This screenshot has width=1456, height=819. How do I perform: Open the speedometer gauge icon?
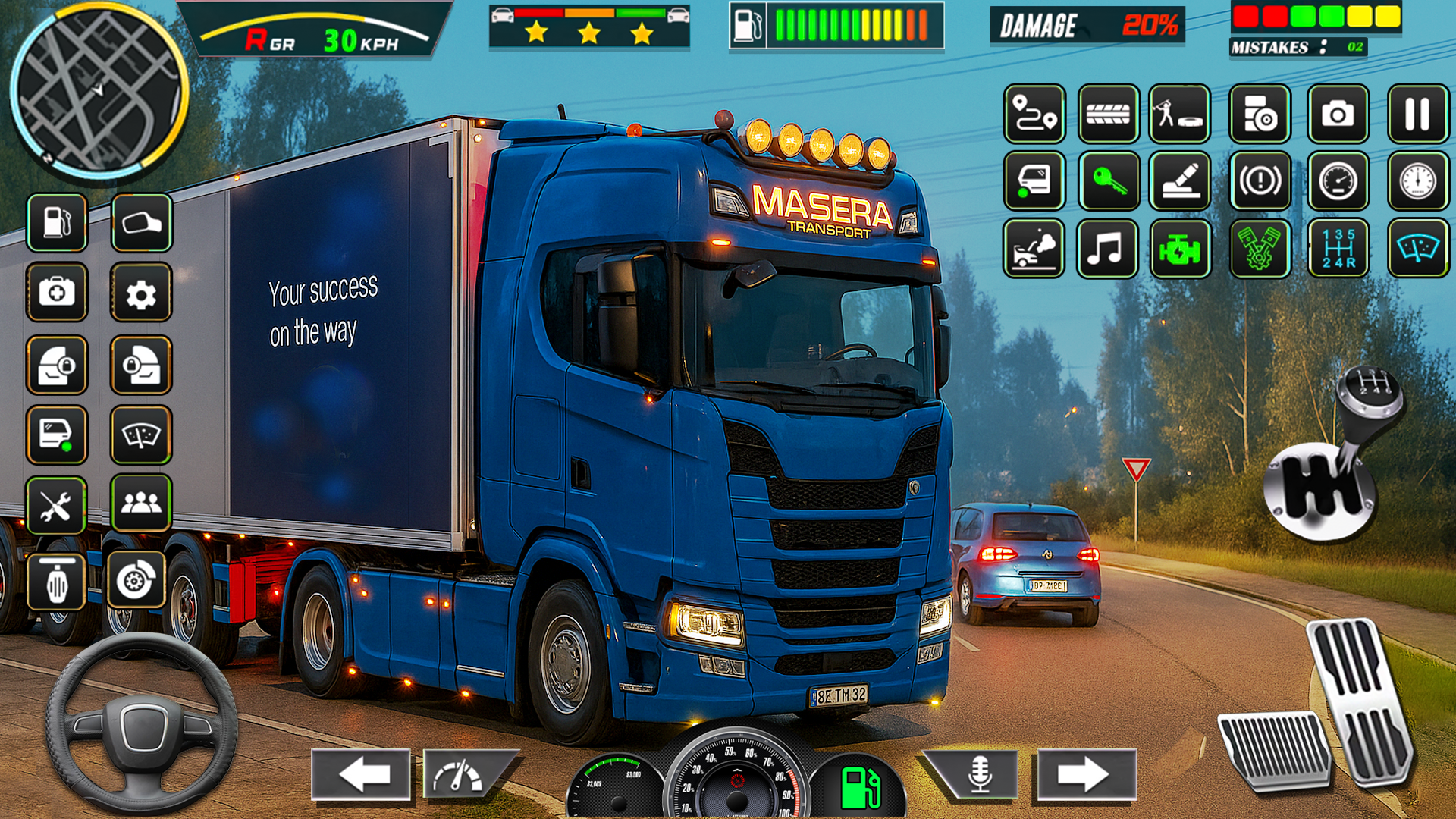pos(1338,182)
